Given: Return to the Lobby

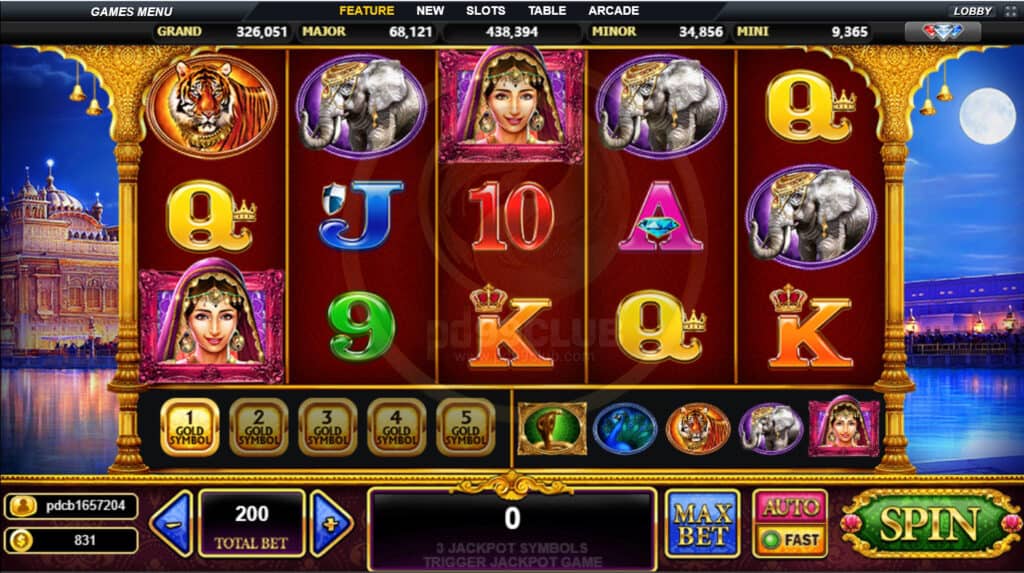Looking at the screenshot, I should (x=972, y=11).
